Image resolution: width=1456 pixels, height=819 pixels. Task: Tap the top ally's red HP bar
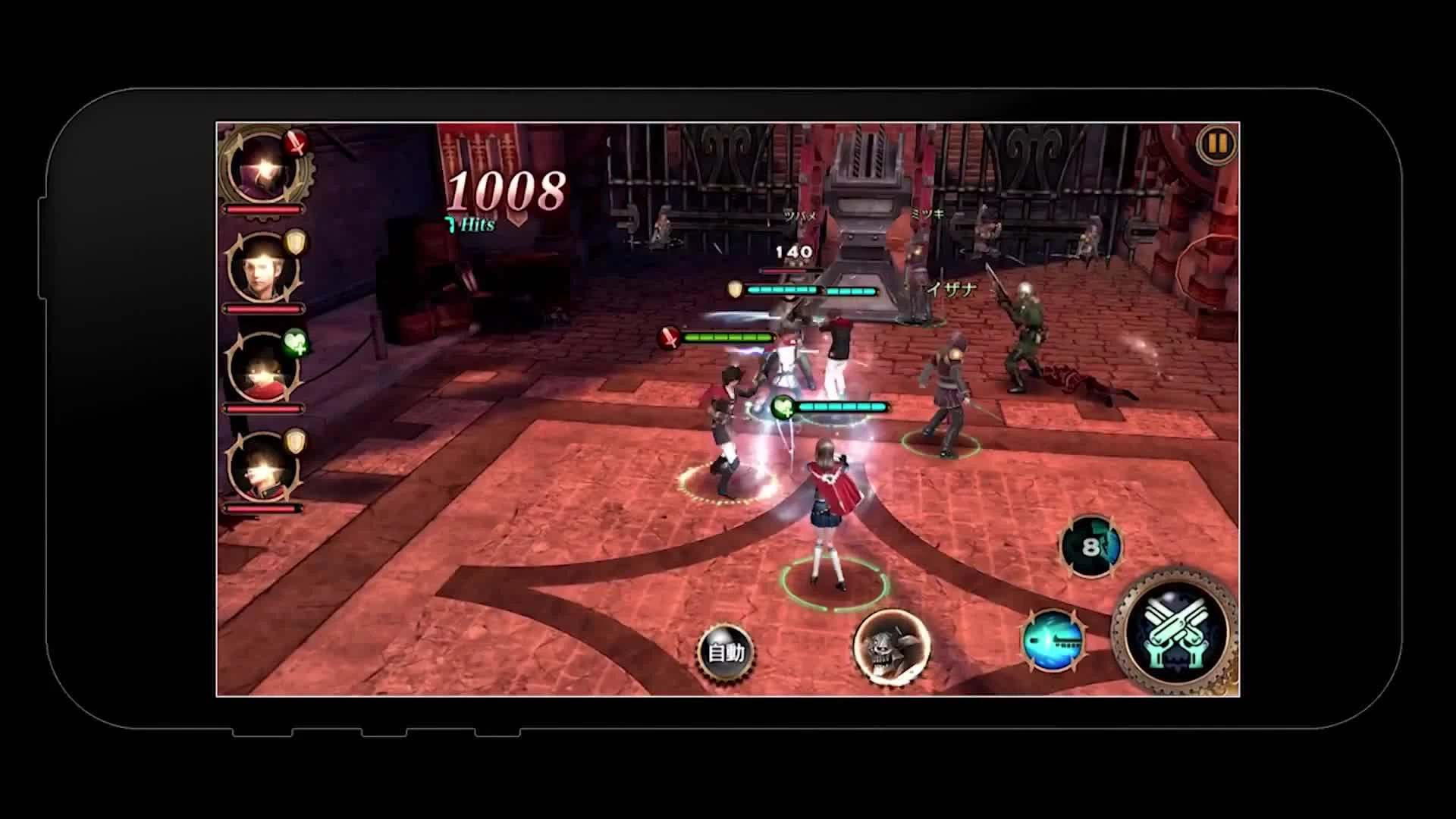[x=262, y=210]
